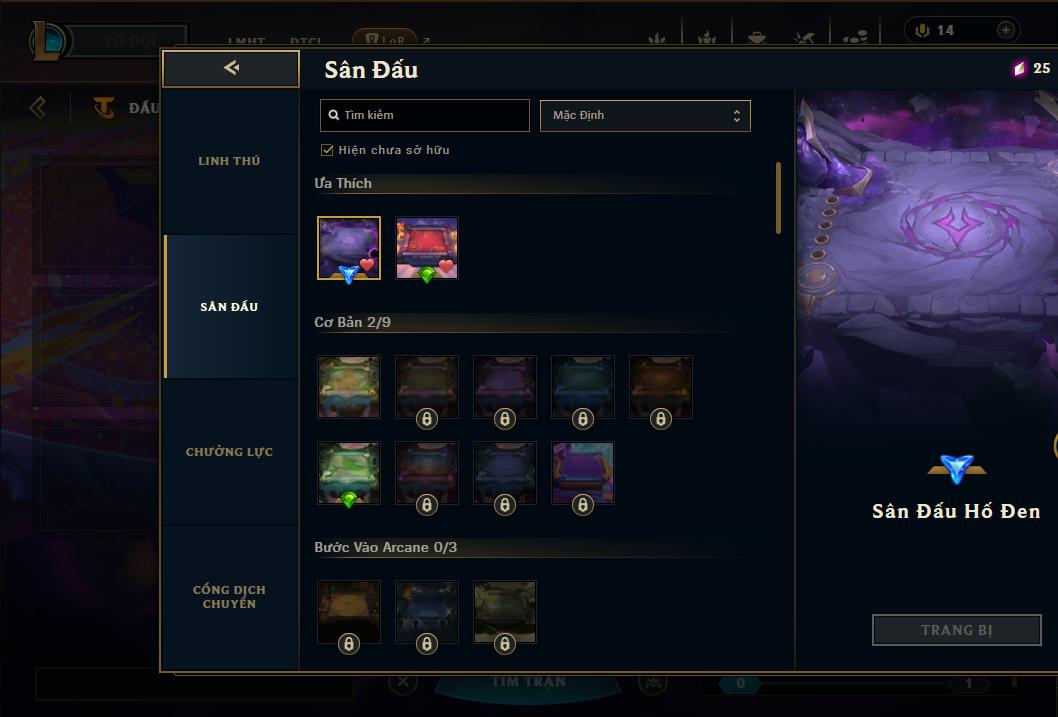Choose the first Bước Vào Arcane arena
1058x717 pixels.
coord(349,611)
